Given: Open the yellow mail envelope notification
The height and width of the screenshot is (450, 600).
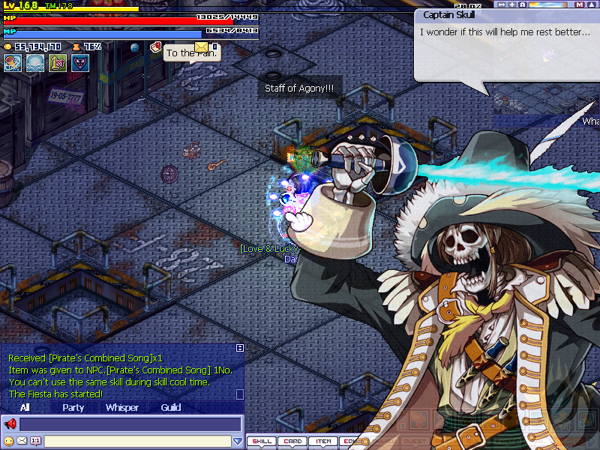Looking at the screenshot, I should click(202, 46).
